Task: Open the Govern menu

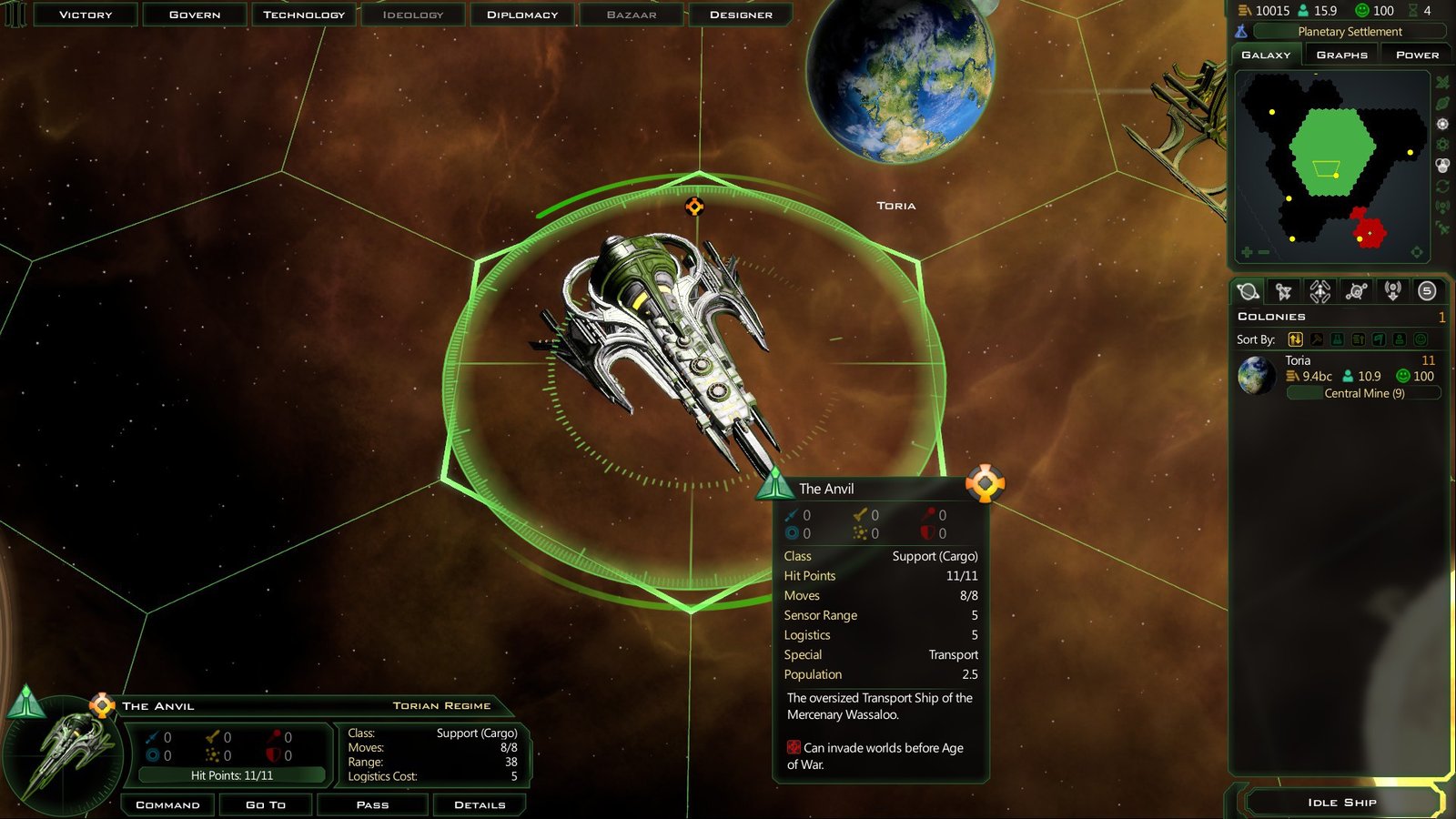Action: click(x=195, y=15)
